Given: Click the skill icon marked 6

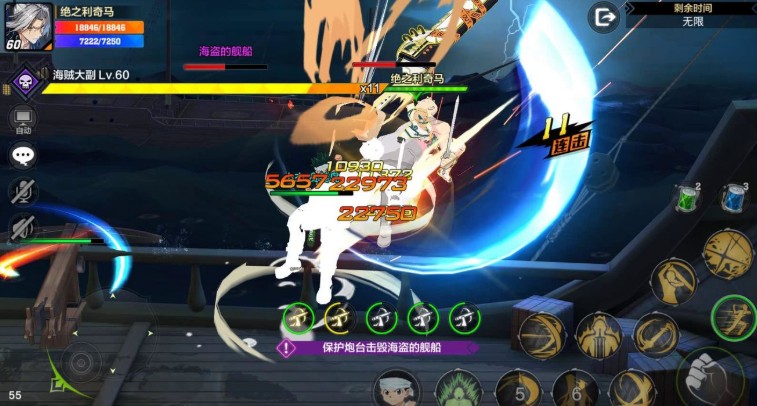Looking at the screenshot, I should (575, 389).
